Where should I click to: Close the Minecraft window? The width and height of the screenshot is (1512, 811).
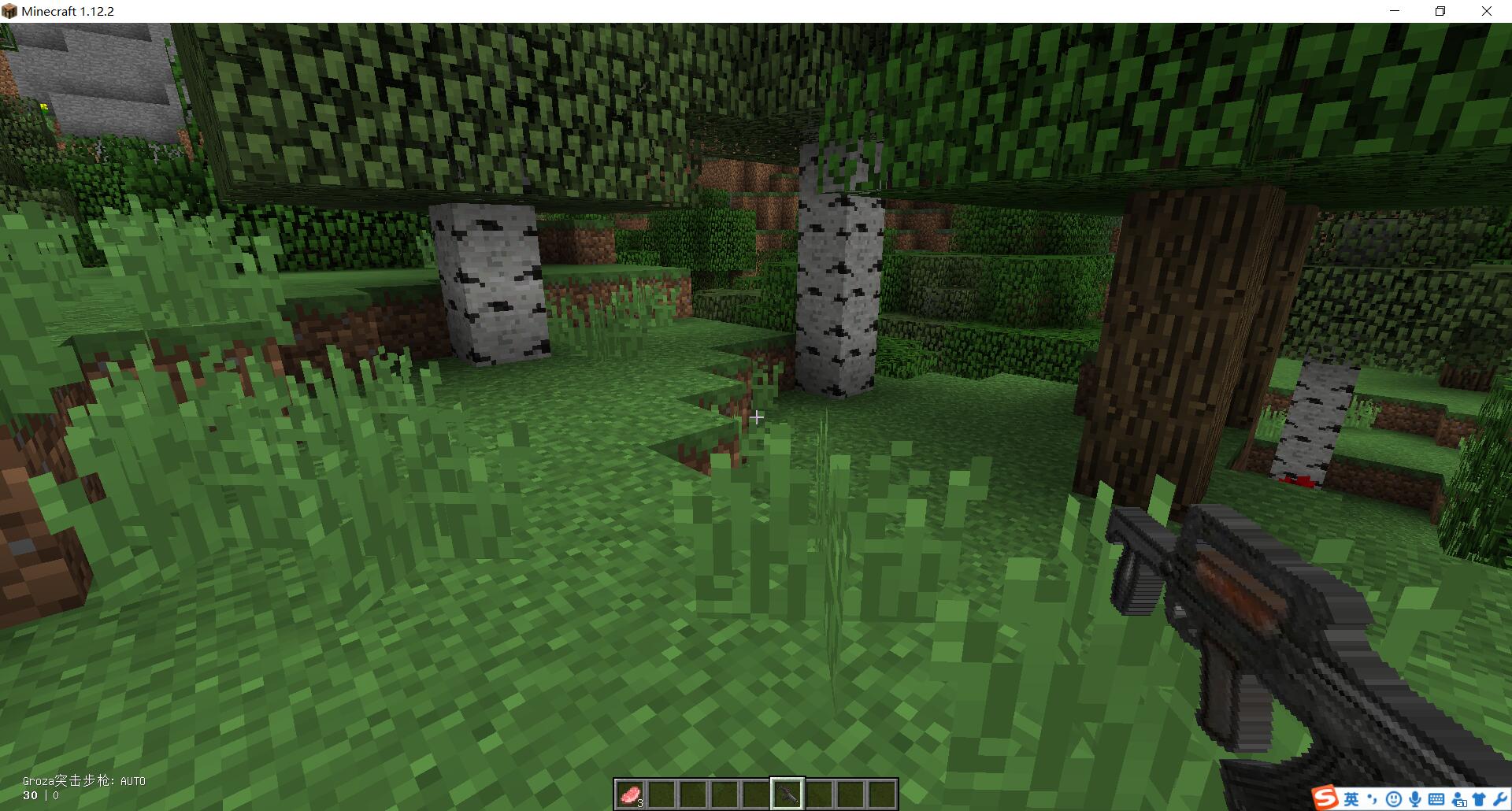[1486, 11]
